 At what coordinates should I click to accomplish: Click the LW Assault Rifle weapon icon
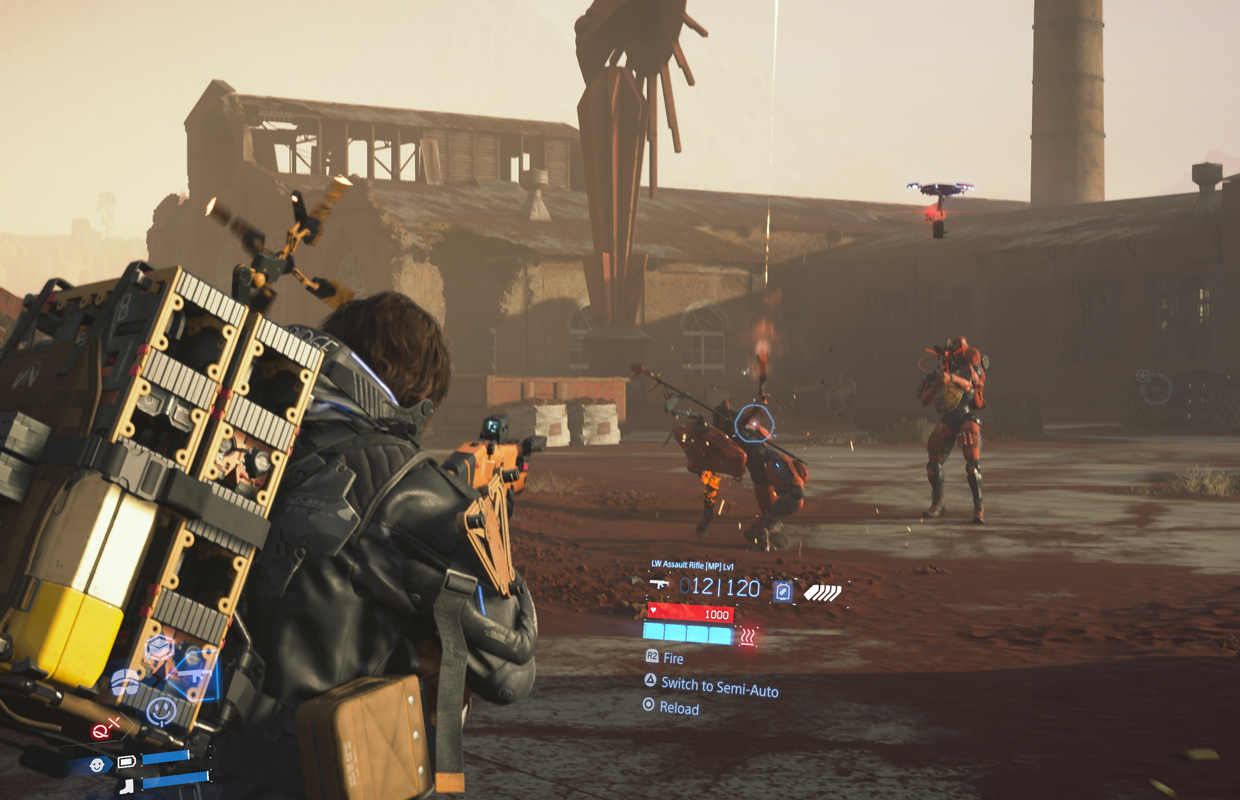click(x=659, y=585)
